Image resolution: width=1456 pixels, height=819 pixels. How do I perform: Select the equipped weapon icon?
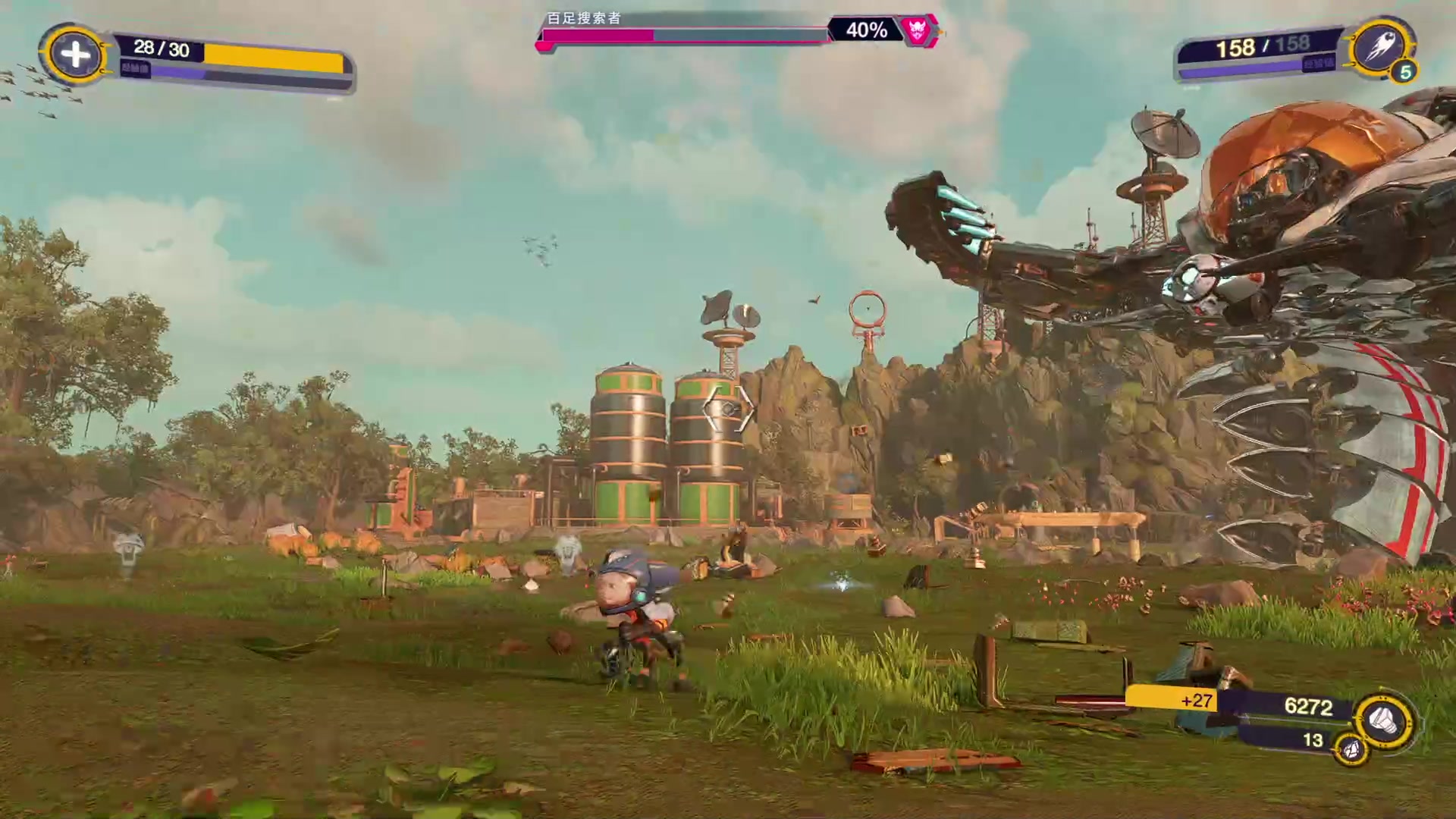point(1380,48)
